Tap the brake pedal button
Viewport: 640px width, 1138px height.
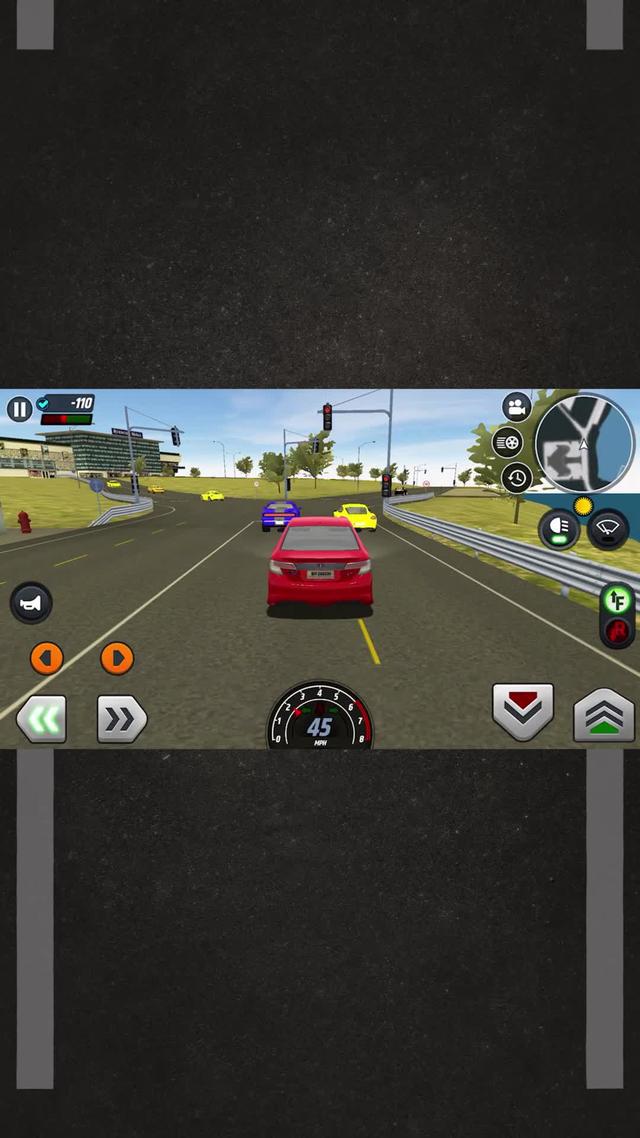pos(523,711)
